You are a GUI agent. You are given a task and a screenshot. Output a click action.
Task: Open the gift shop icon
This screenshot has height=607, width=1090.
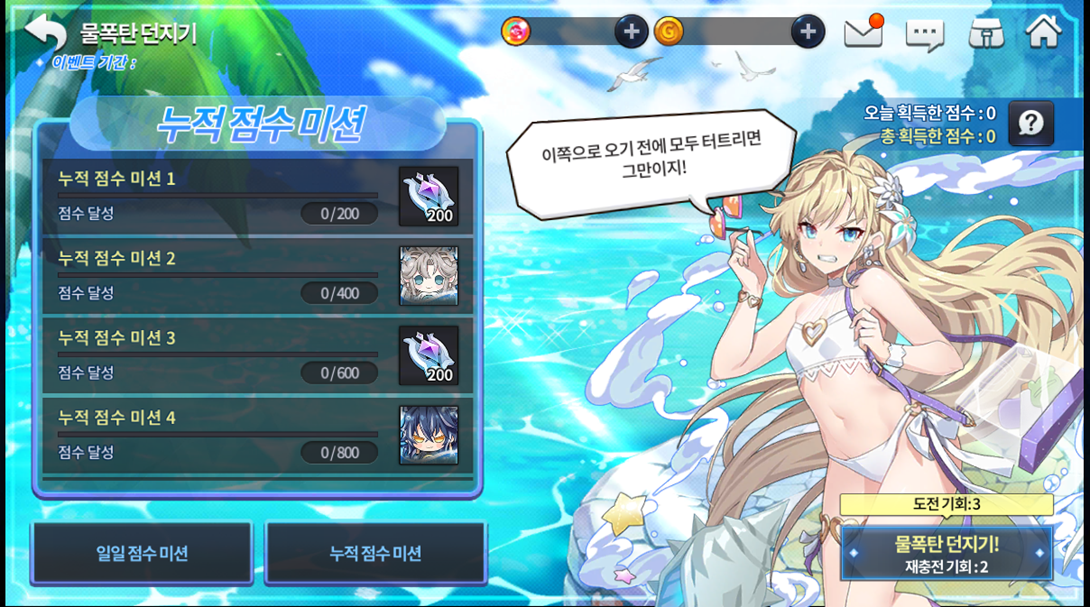(986, 33)
